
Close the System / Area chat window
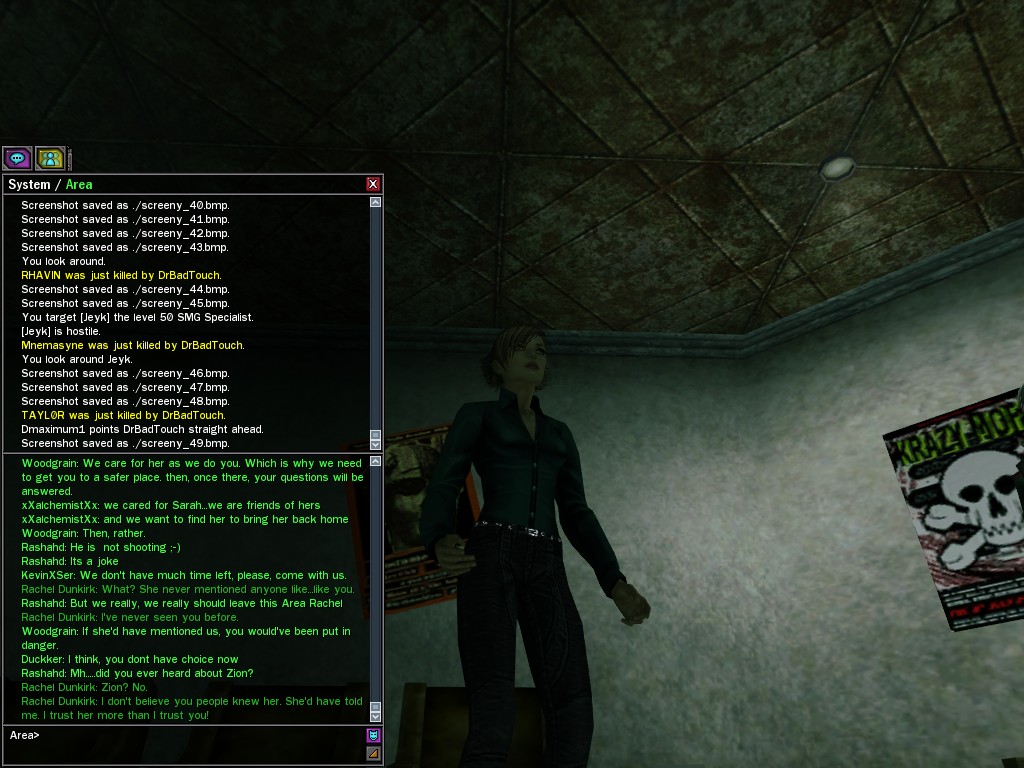373,184
